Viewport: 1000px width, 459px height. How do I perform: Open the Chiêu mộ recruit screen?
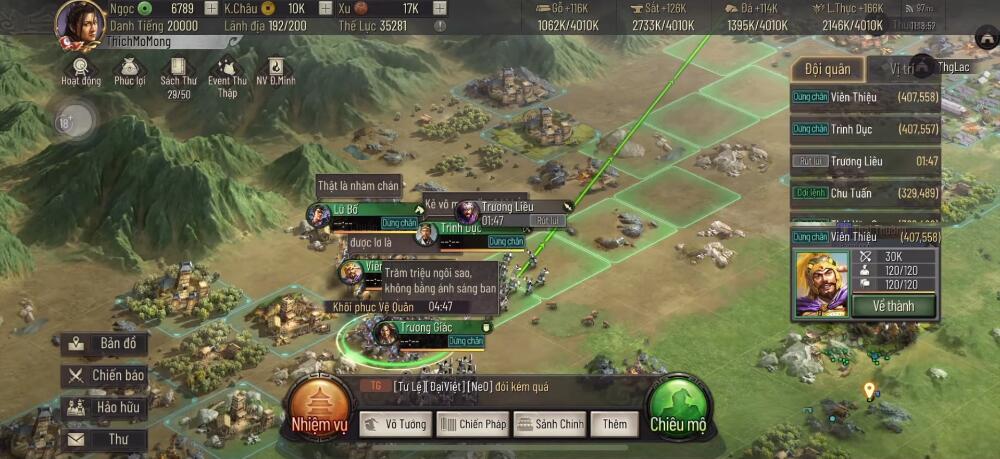(678, 409)
